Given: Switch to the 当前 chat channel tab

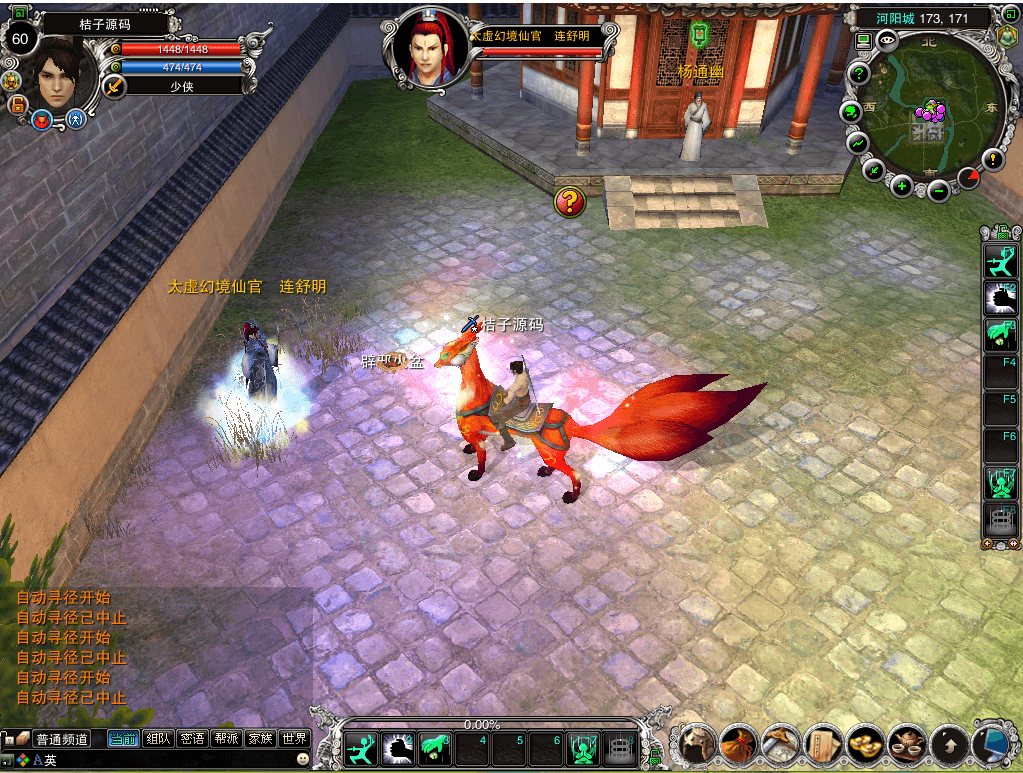Looking at the screenshot, I should (x=123, y=739).
